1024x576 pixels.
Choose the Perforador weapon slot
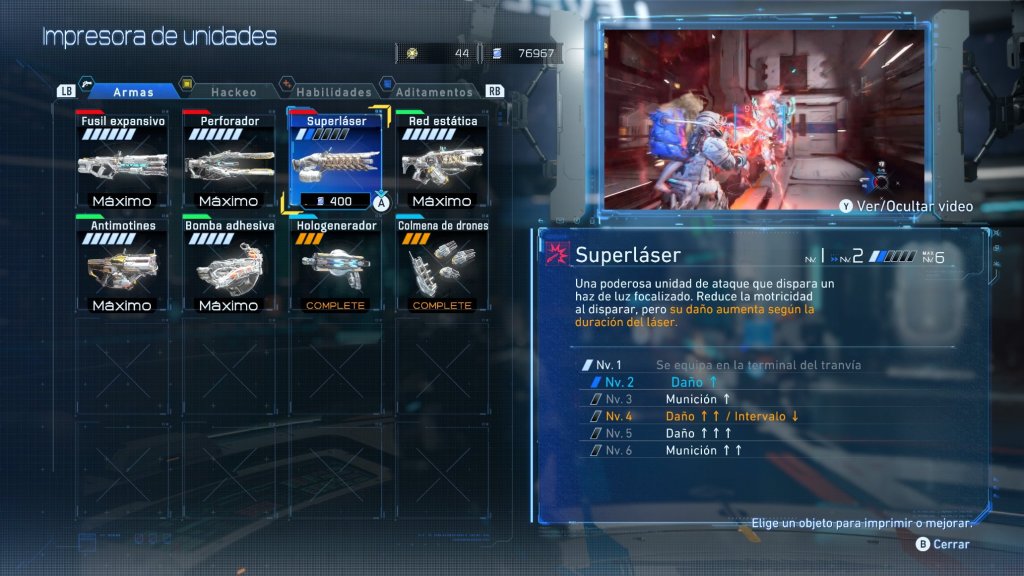click(x=229, y=162)
